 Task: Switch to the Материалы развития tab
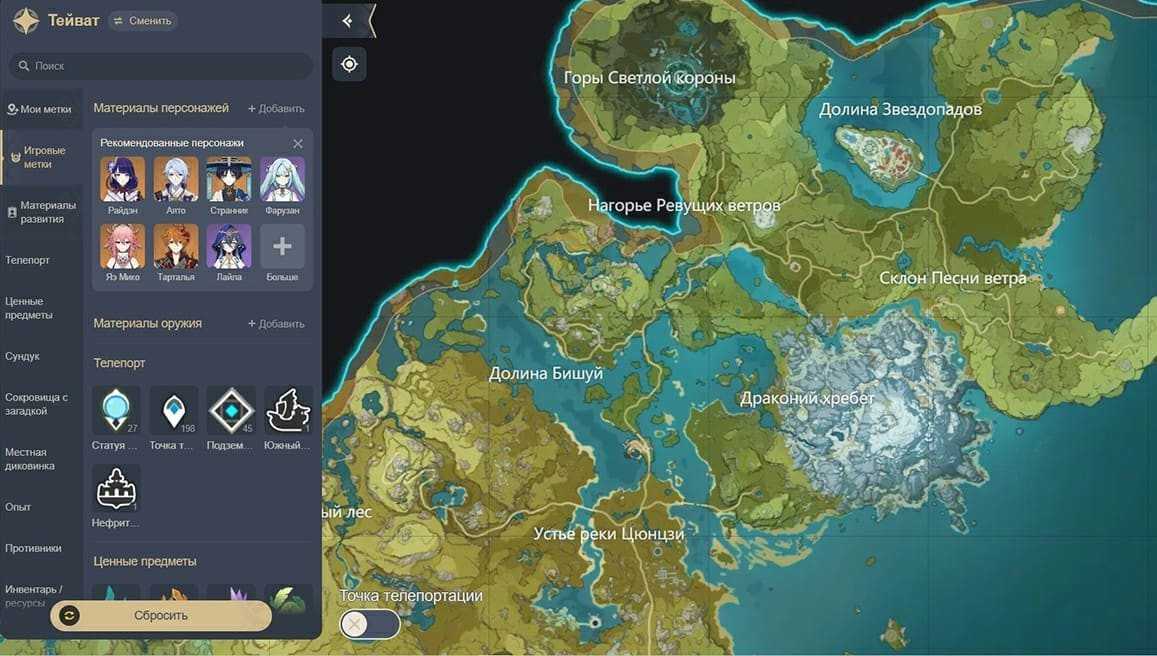click(41, 212)
